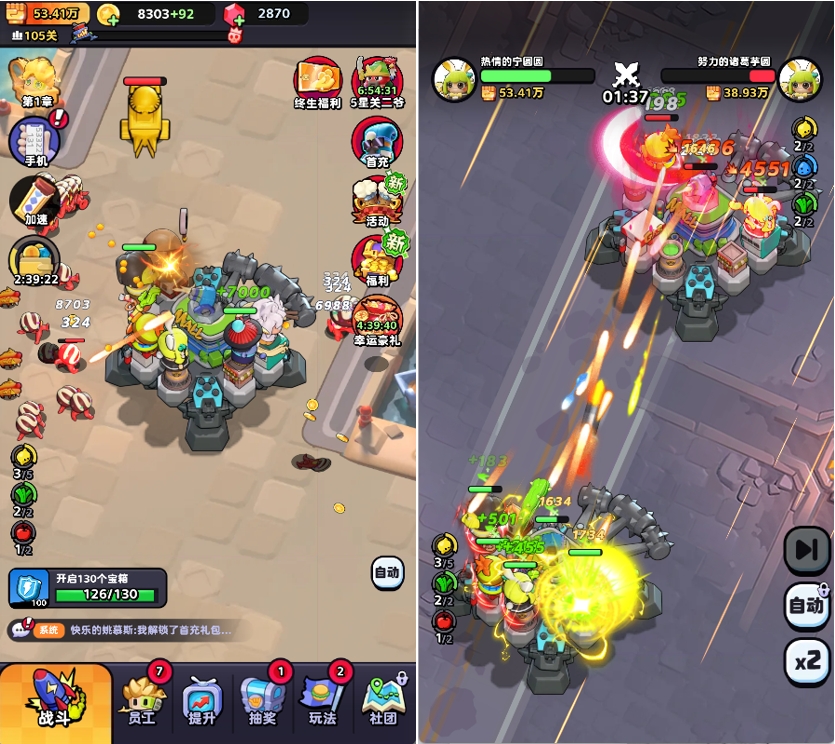Screen dimensions: 835x744
Task: Tap the 首充 first recharge icon
Action: pyautogui.click(x=377, y=143)
